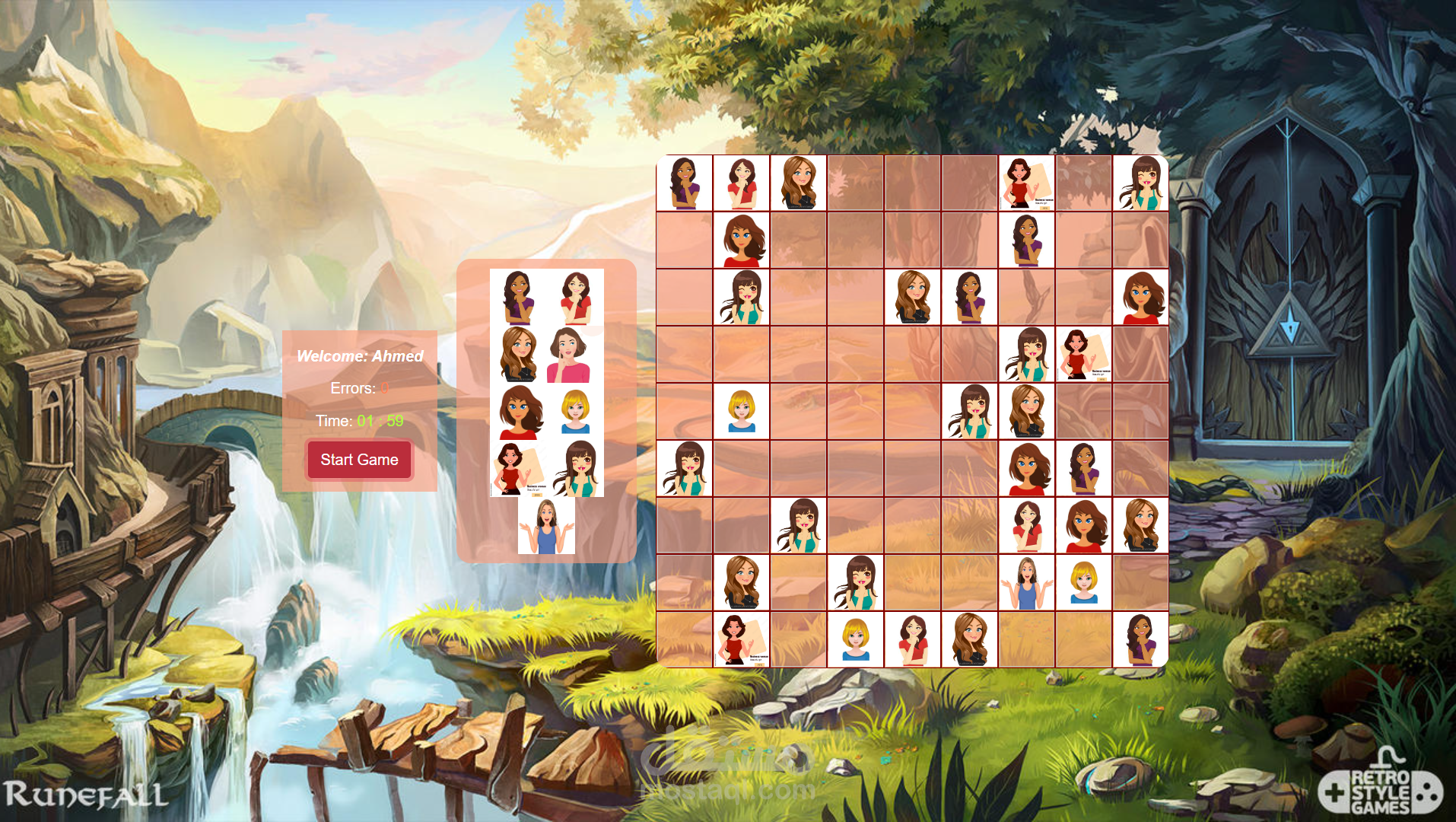Screen dimensions: 1456x822
Task: Click the shrugging blue tank-top girl board tile
Action: (1026, 583)
